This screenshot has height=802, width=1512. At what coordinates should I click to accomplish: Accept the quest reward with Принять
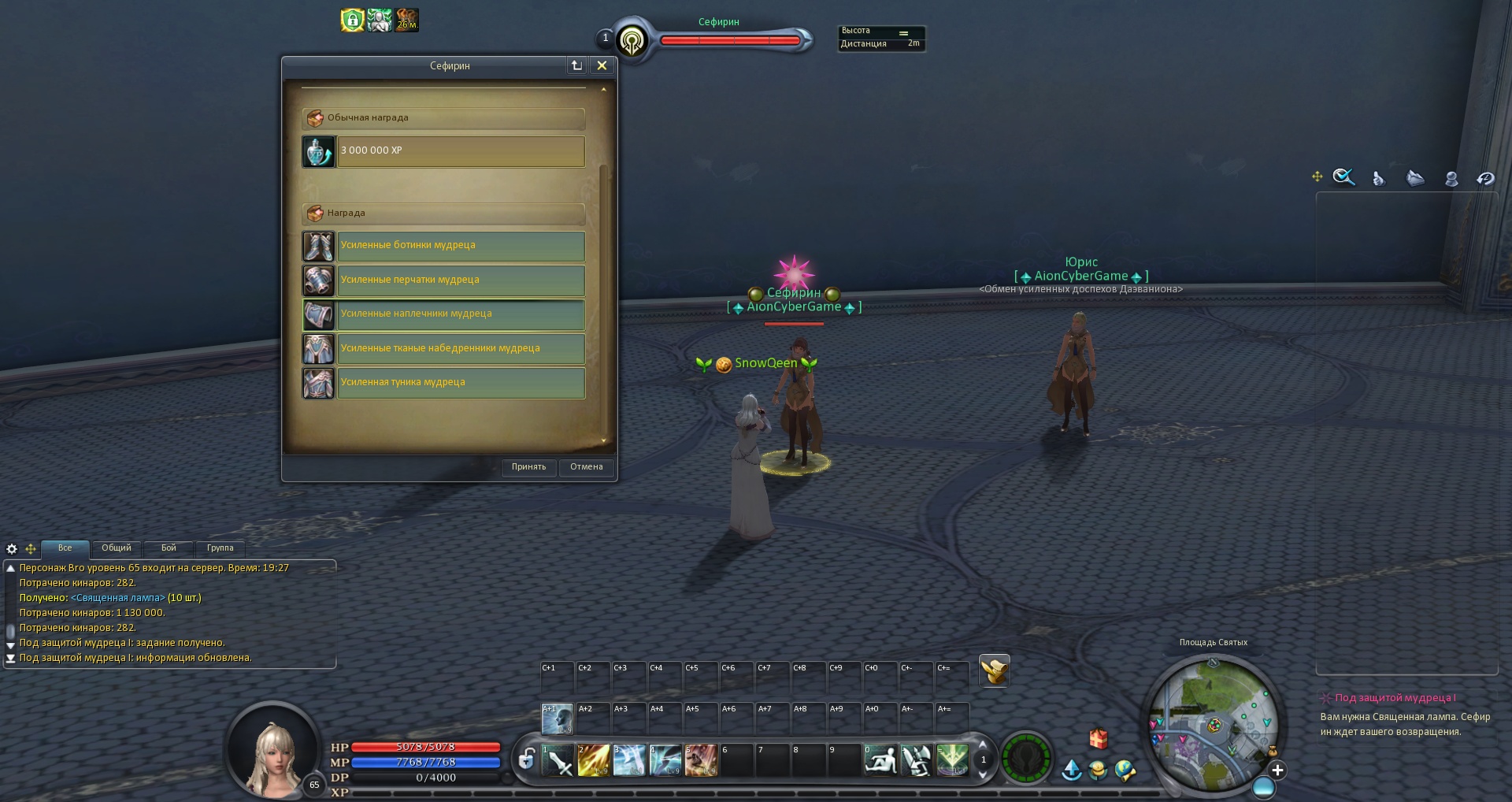pyautogui.click(x=528, y=467)
